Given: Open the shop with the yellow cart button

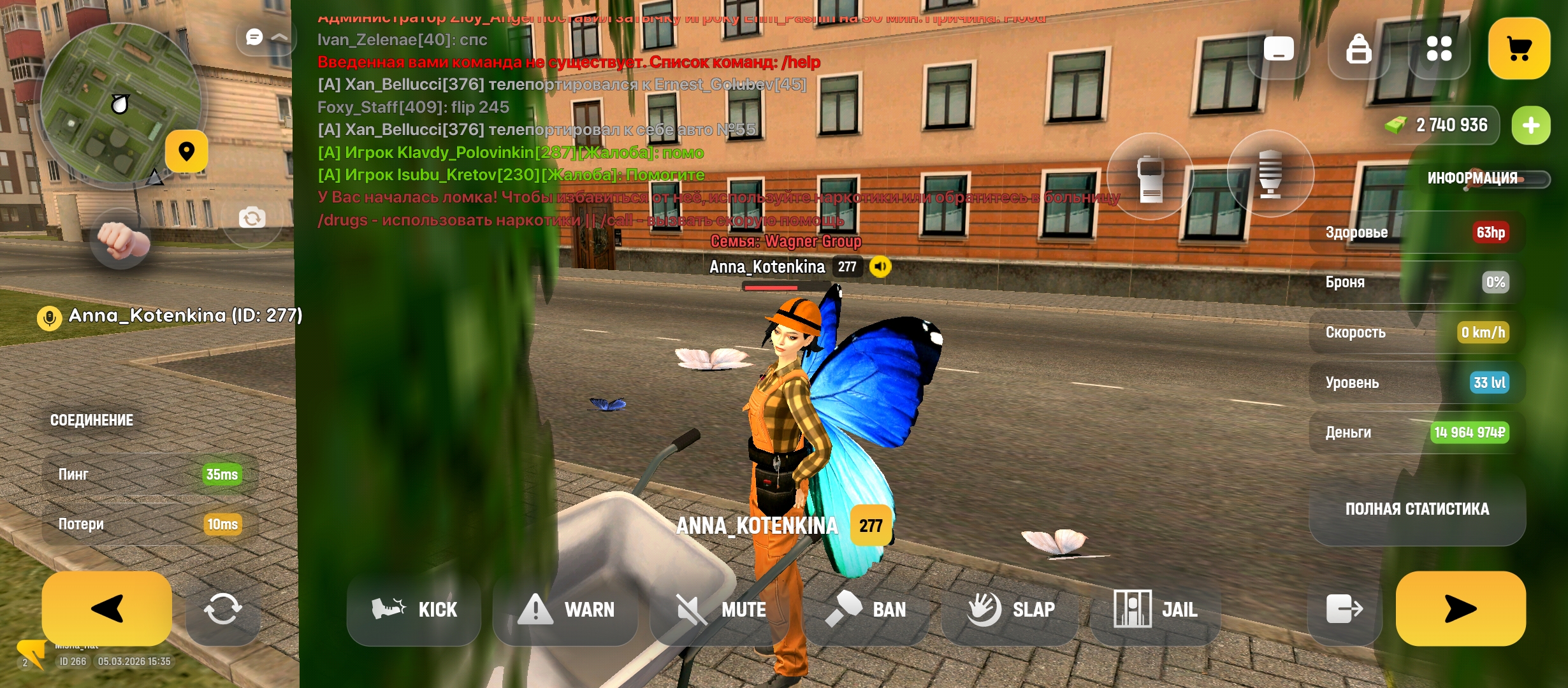Looking at the screenshot, I should pos(1519,48).
